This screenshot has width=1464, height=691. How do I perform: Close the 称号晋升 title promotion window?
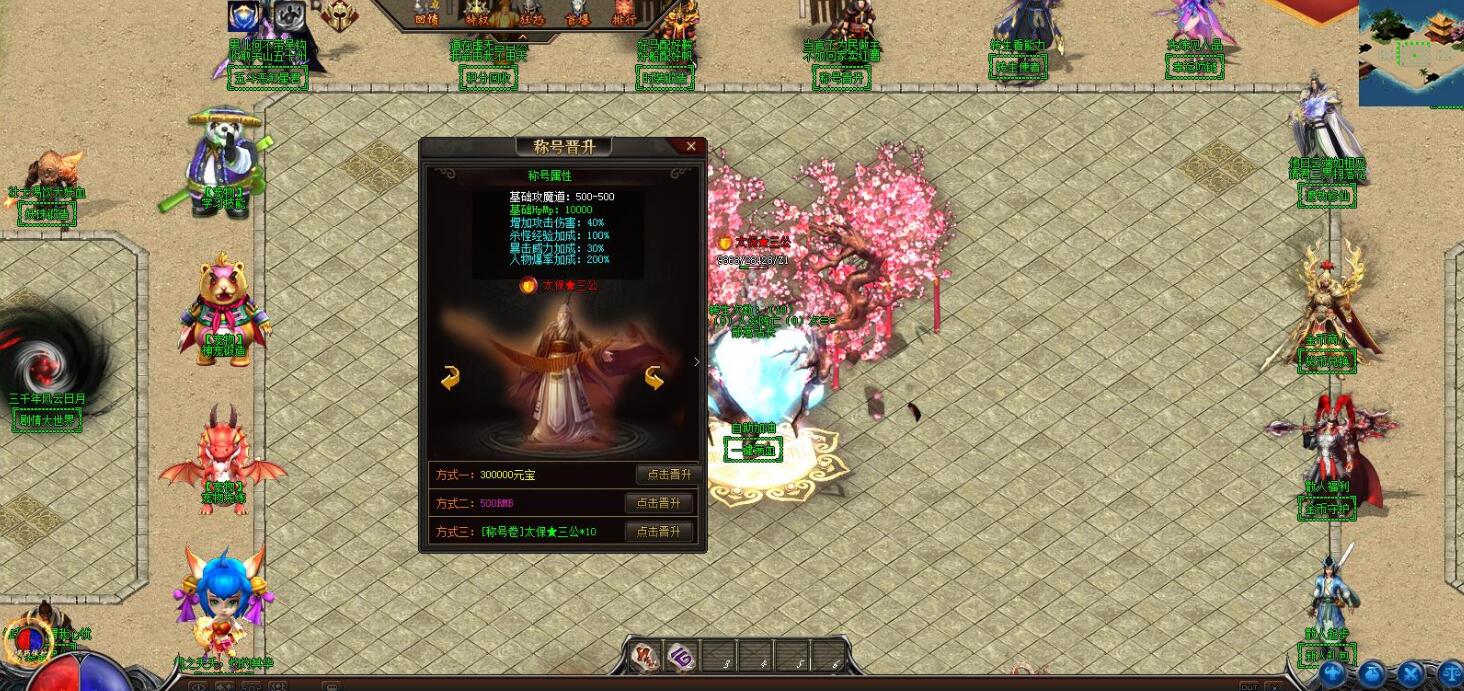[690, 147]
